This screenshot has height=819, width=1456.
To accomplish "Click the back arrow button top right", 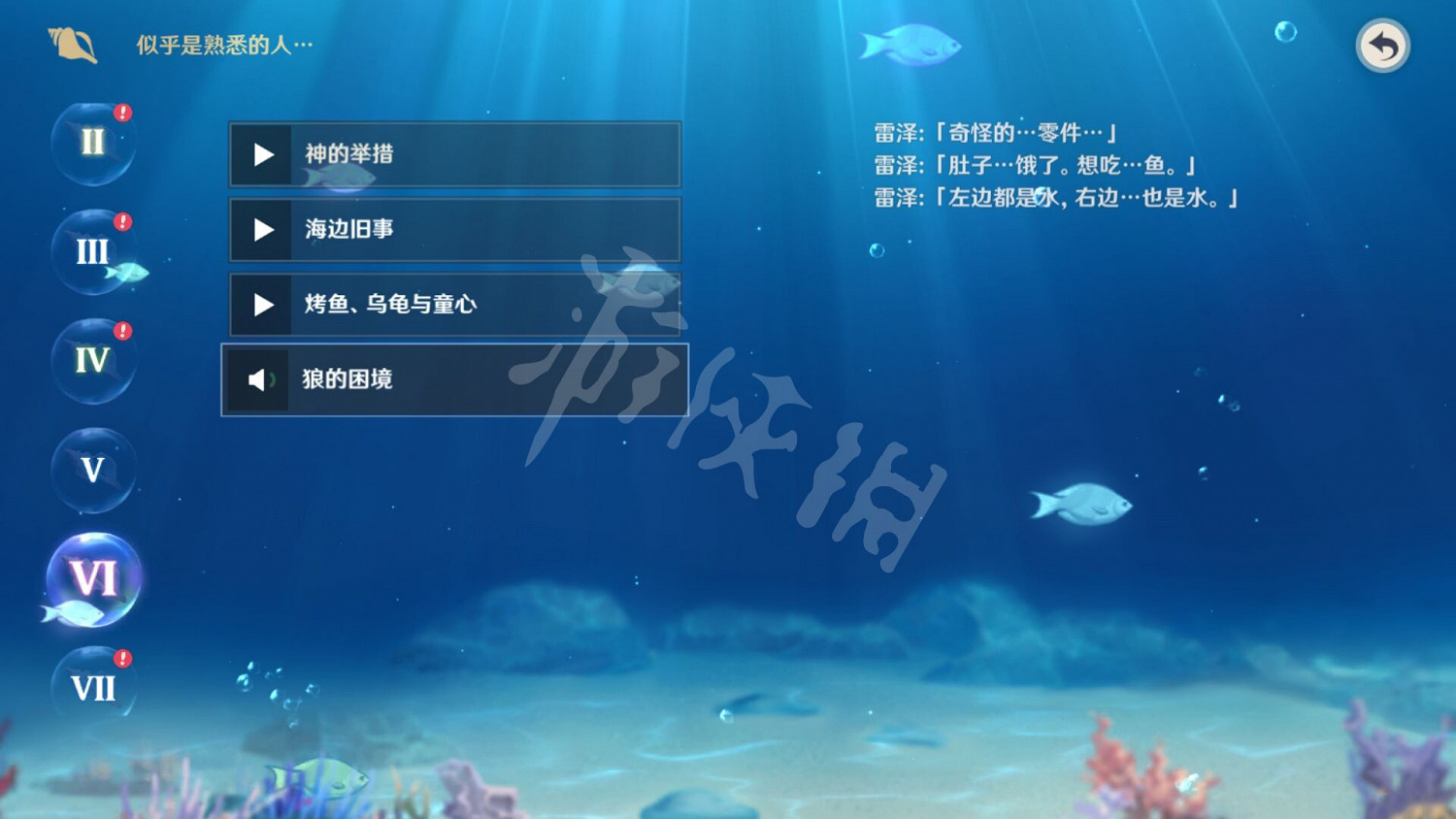I will [x=1382, y=45].
